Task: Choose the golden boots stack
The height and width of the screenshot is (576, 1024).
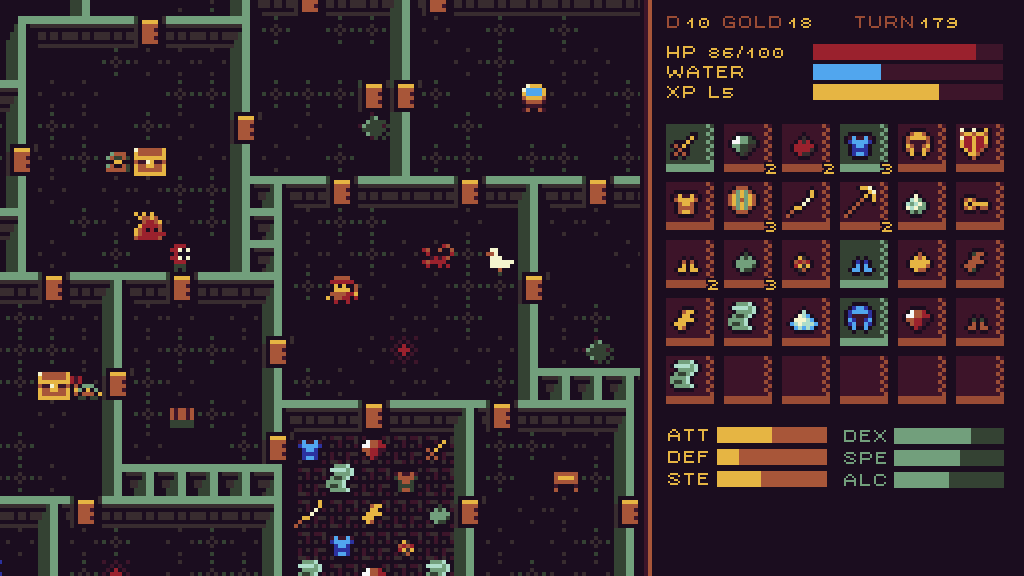Action: 688,264
